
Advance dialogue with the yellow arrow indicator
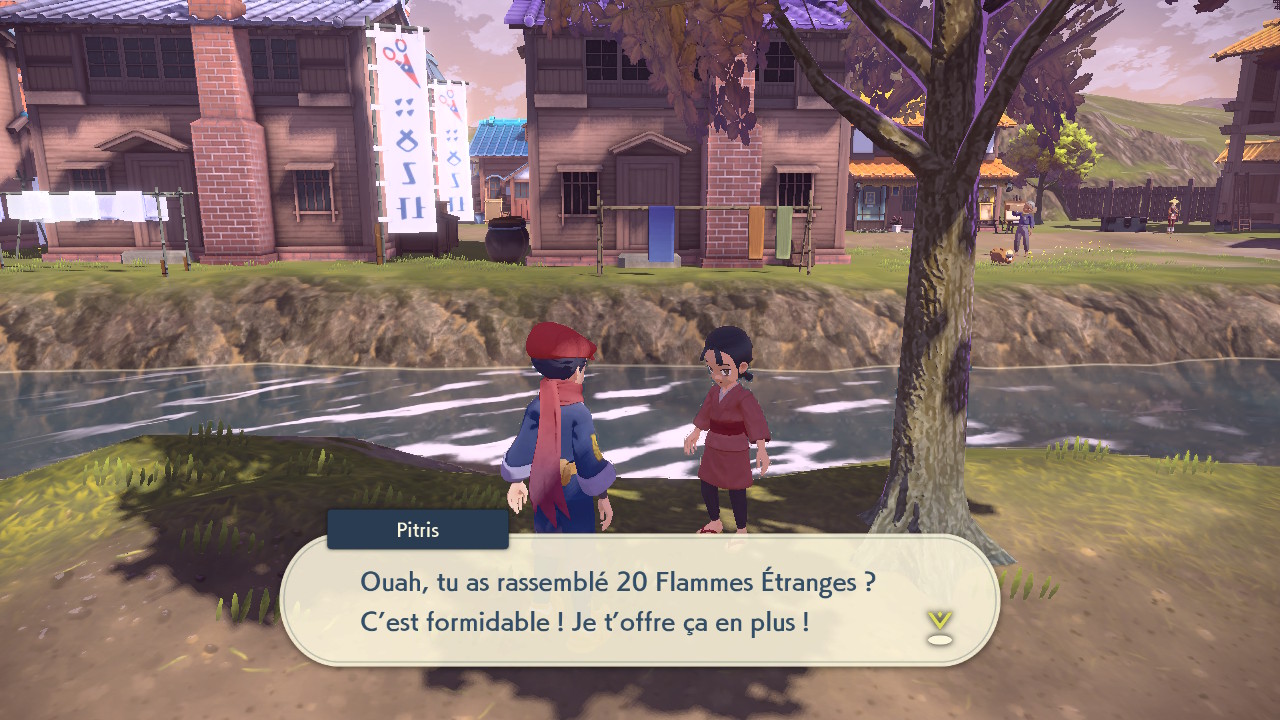(939, 625)
